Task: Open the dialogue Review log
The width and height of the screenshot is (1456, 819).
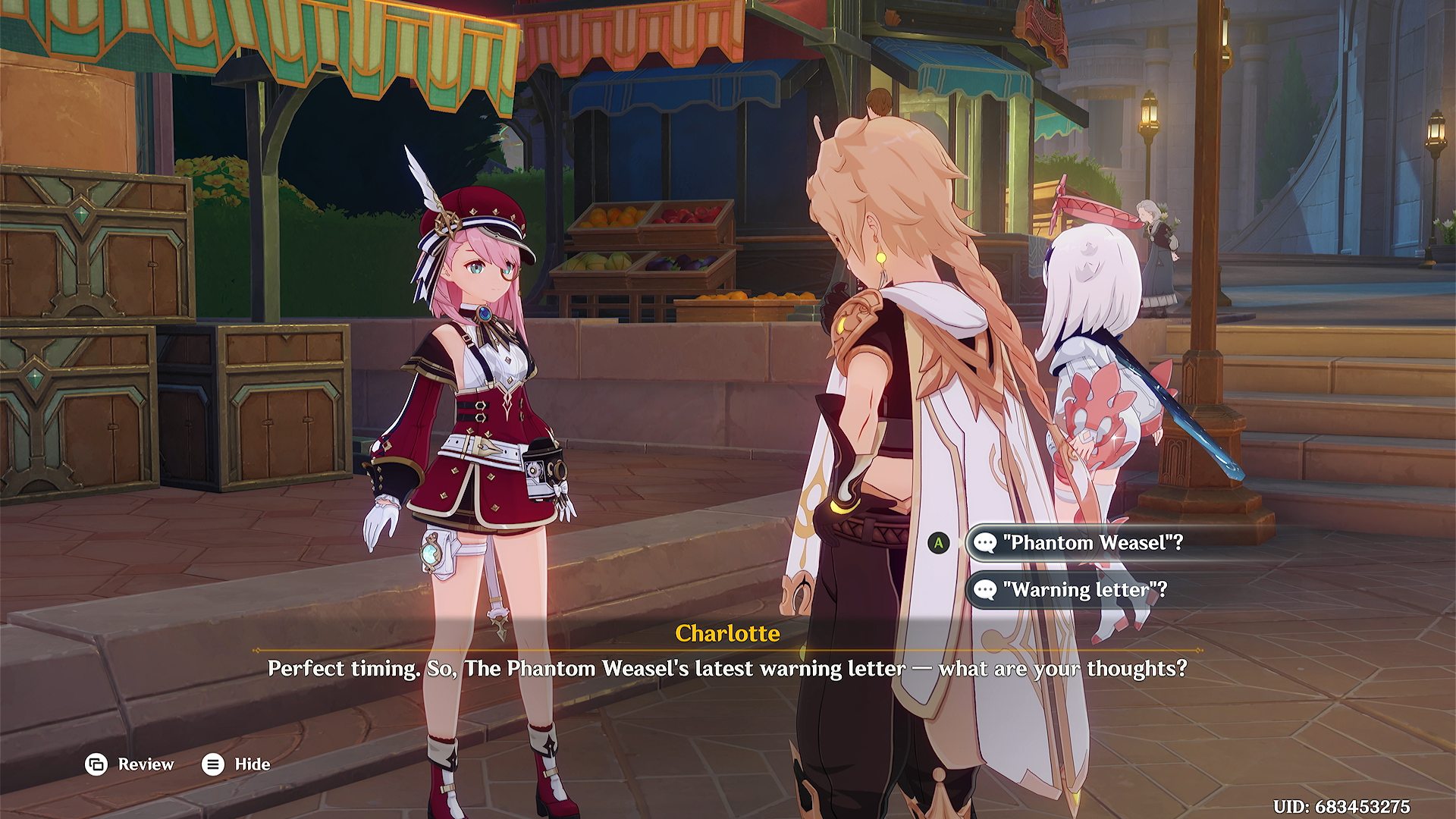Action: [x=130, y=764]
